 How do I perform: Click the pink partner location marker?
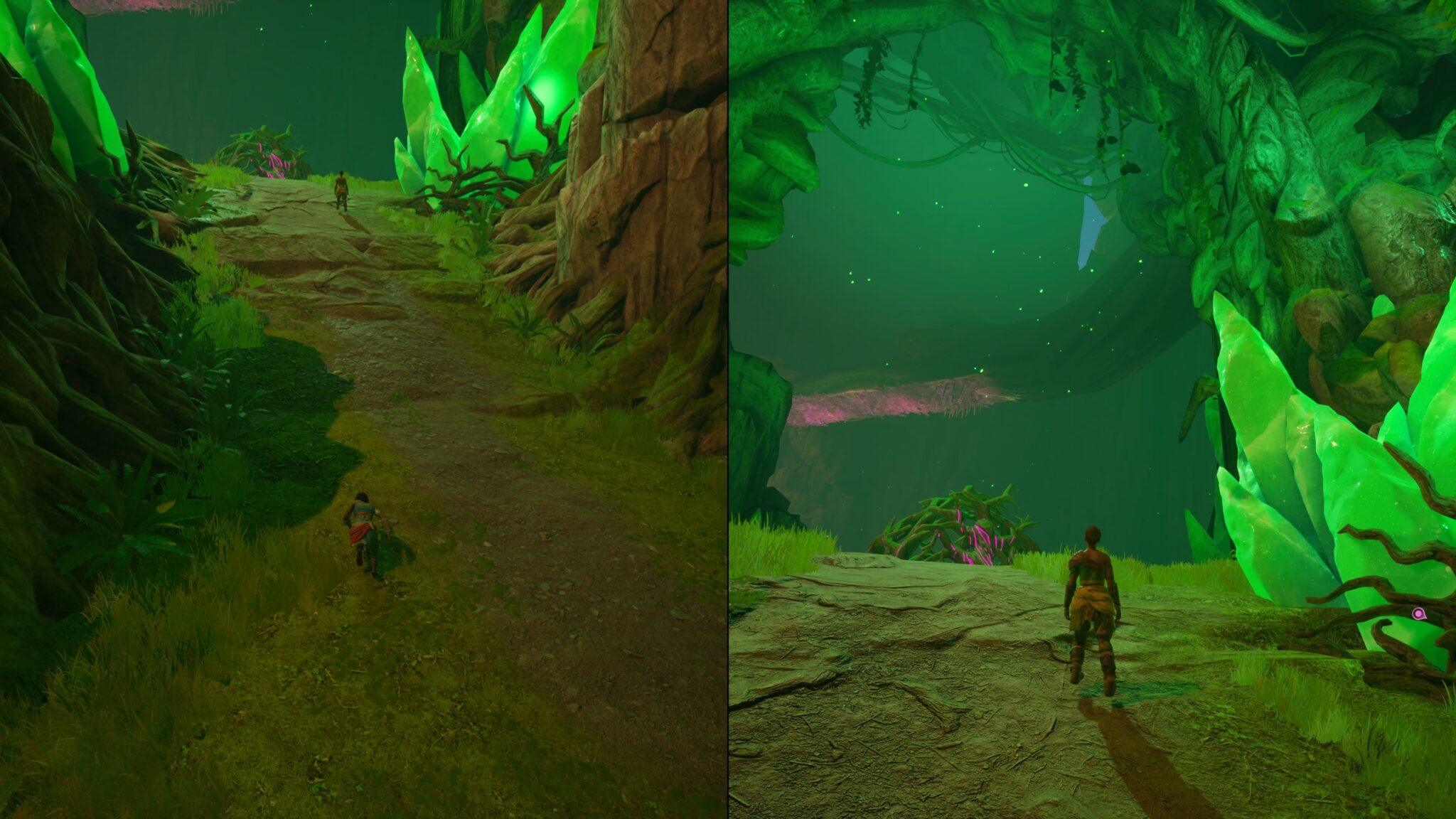(x=1418, y=613)
